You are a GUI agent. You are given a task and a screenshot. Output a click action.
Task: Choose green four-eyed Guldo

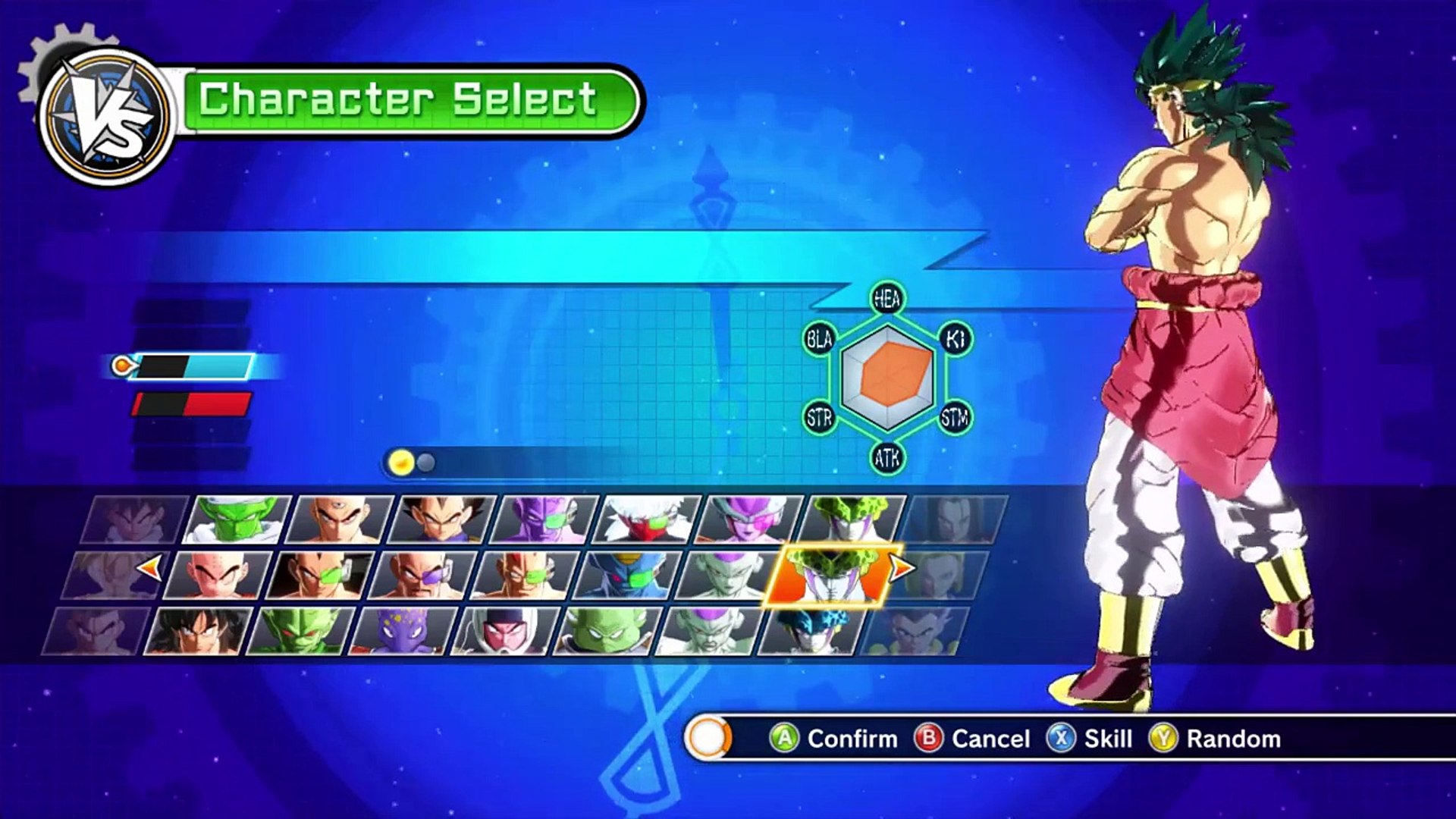click(x=607, y=631)
